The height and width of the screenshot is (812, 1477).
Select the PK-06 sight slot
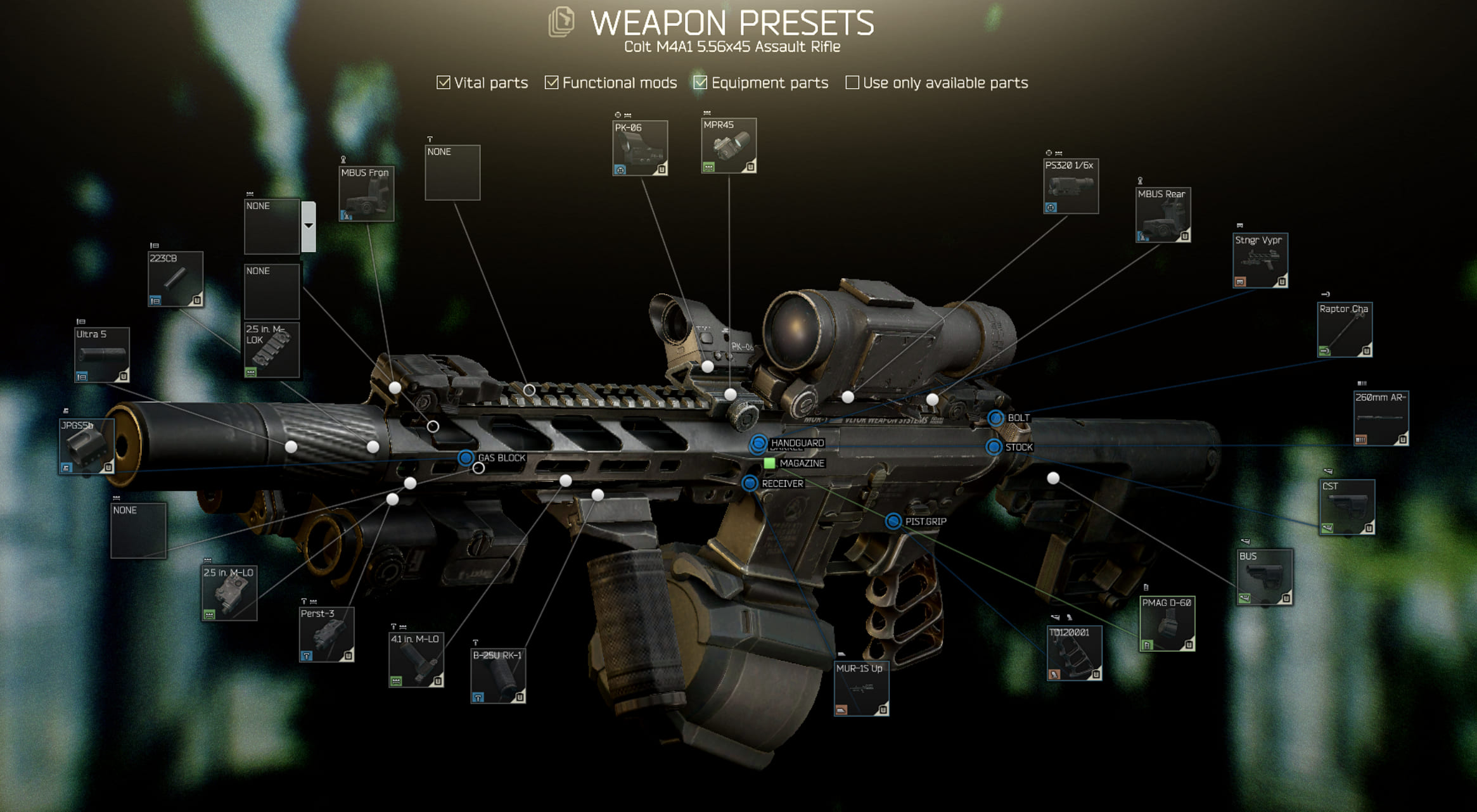(x=640, y=148)
